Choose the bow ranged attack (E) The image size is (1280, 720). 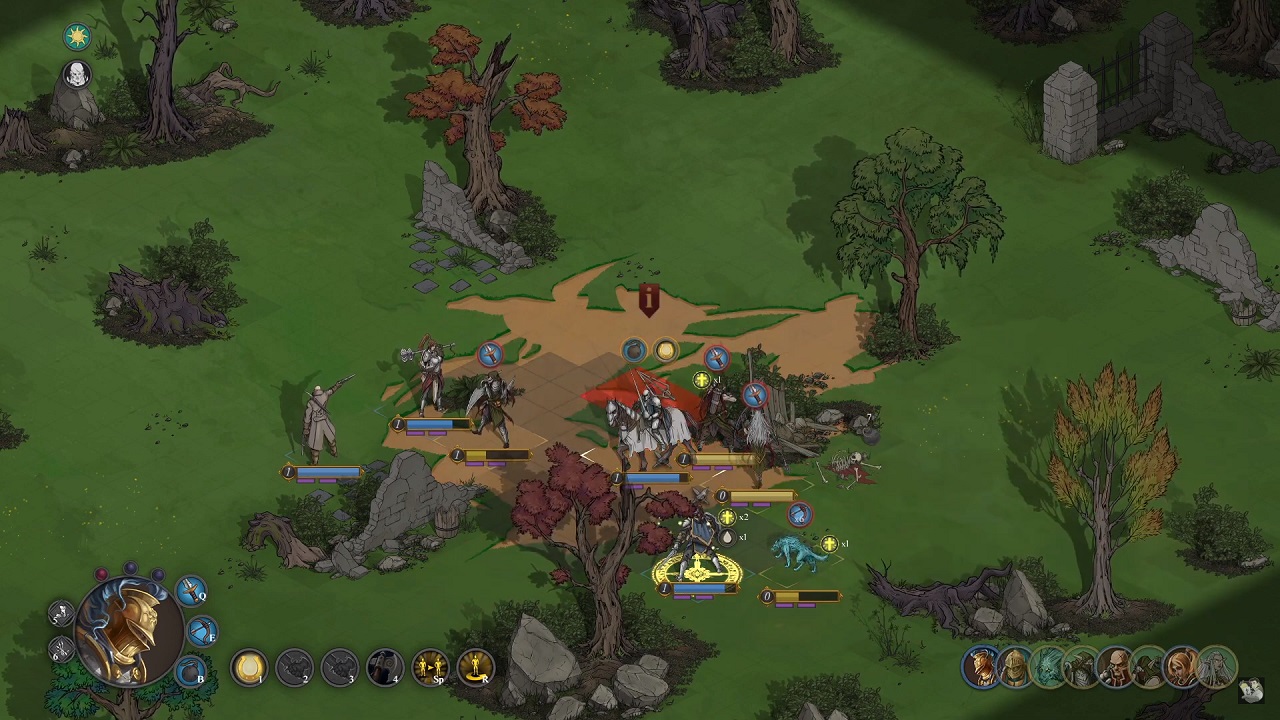[x=203, y=632]
